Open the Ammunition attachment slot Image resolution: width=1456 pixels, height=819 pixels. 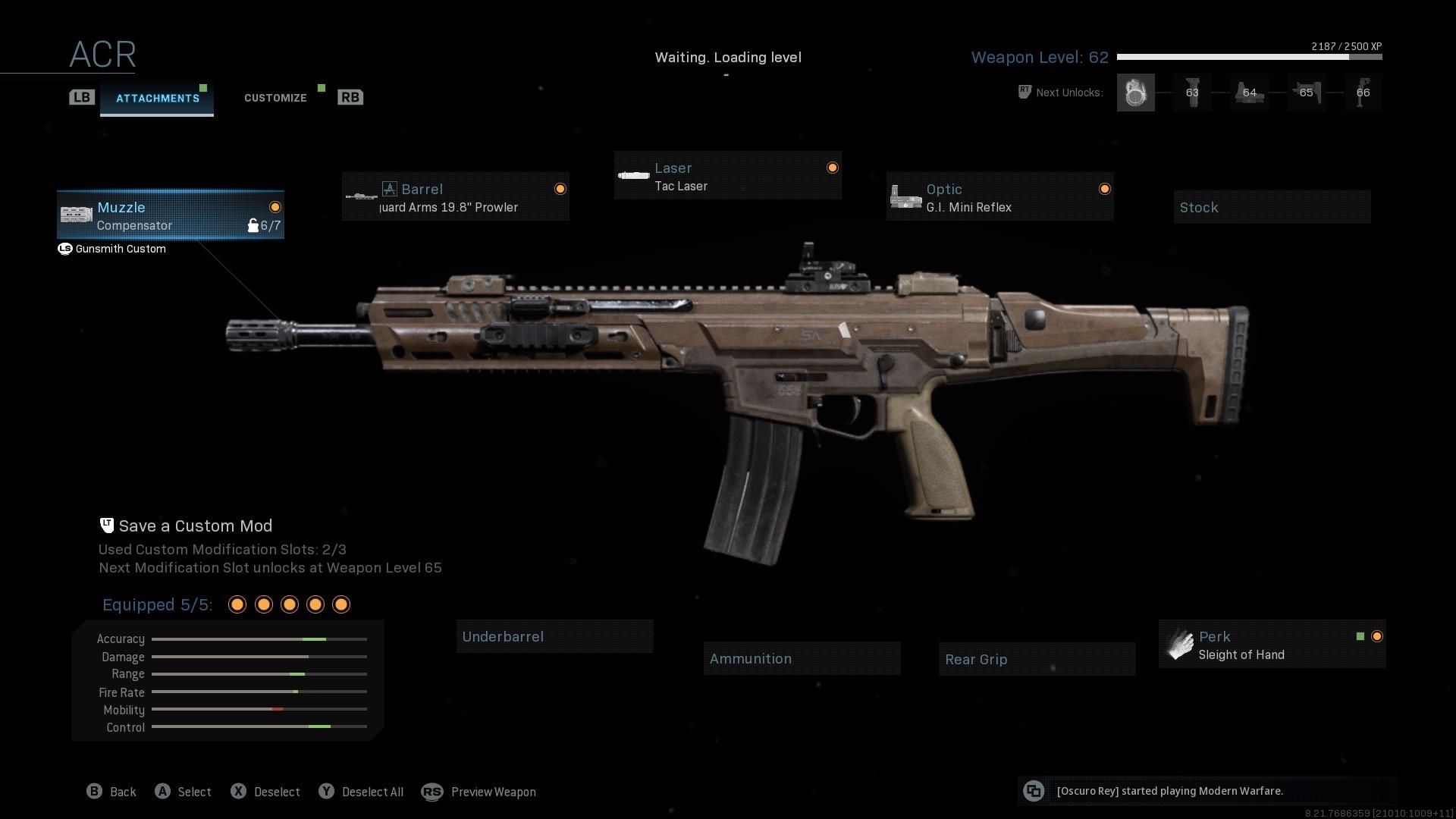tap(802, 658)
